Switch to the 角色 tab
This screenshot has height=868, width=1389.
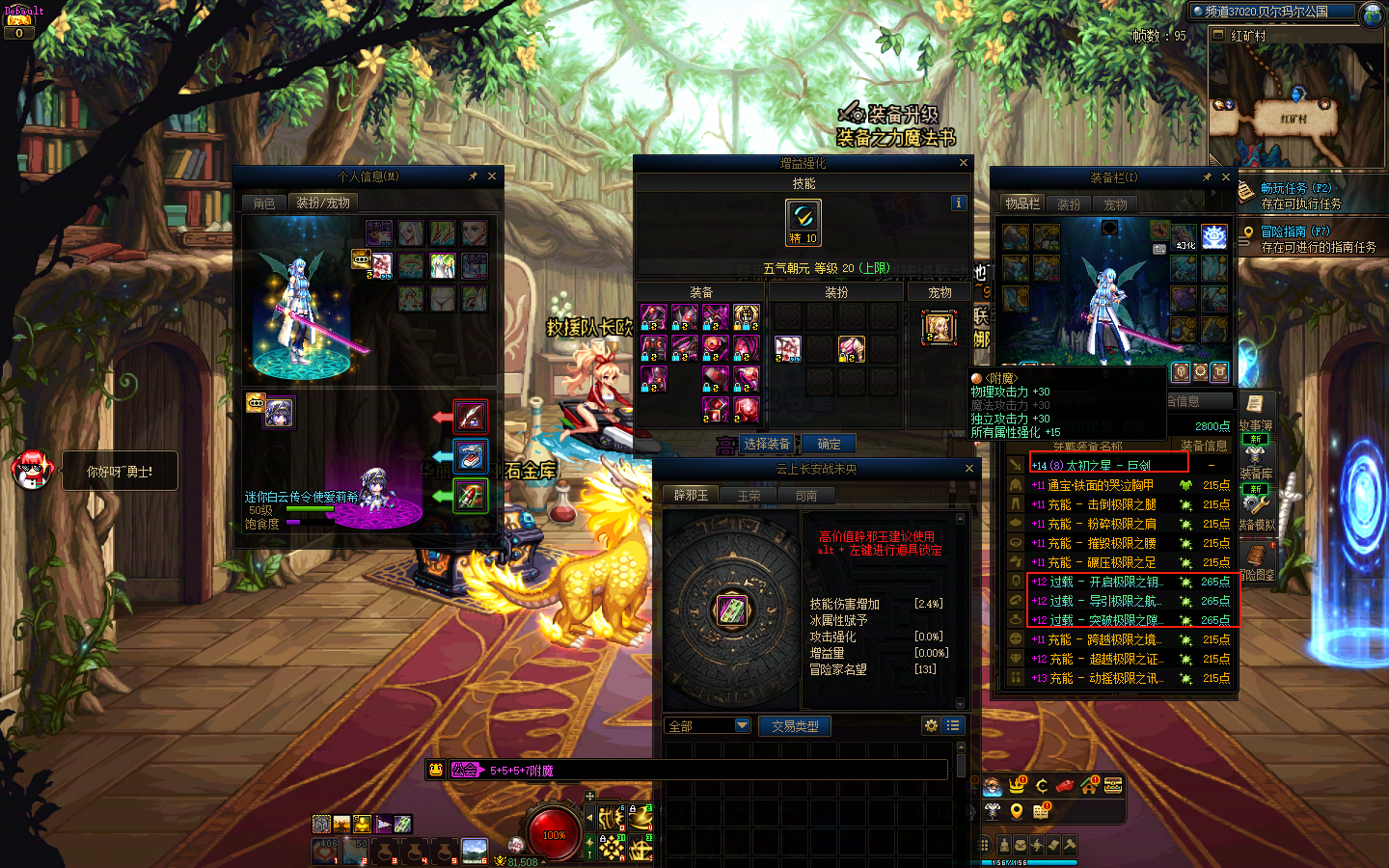point(264,203)
